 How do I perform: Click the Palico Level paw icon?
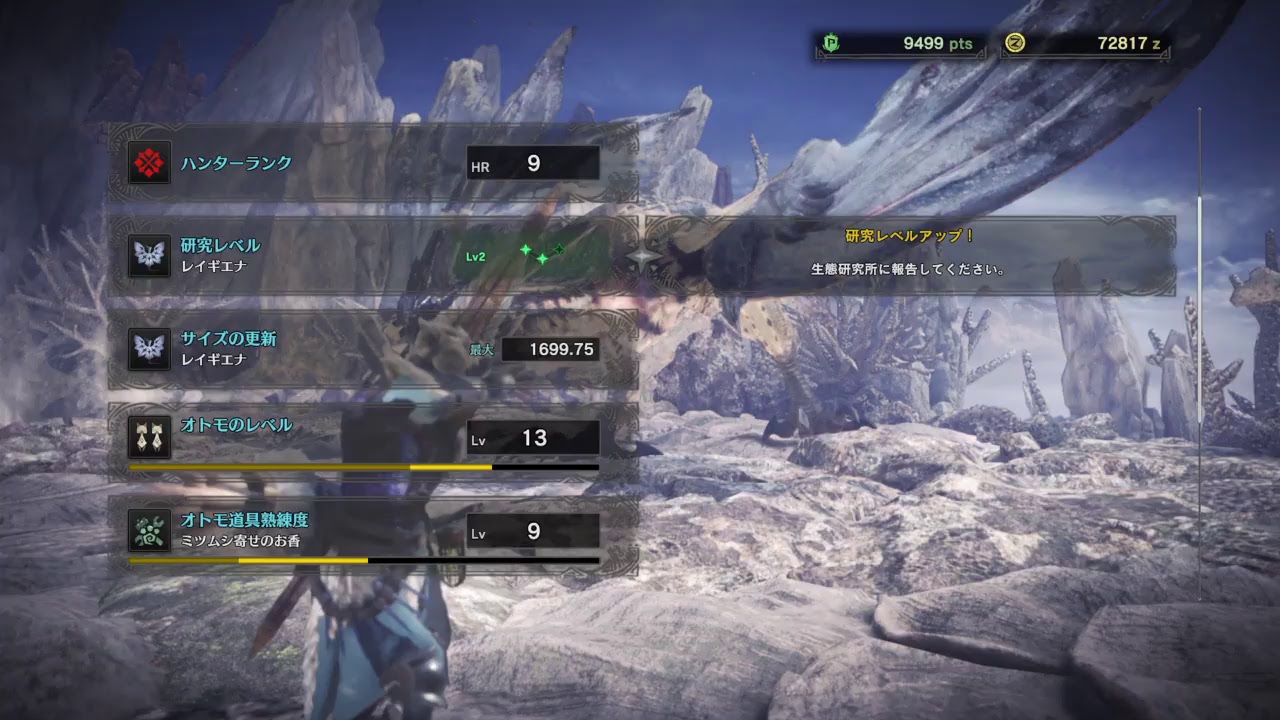tap(149, 431)
